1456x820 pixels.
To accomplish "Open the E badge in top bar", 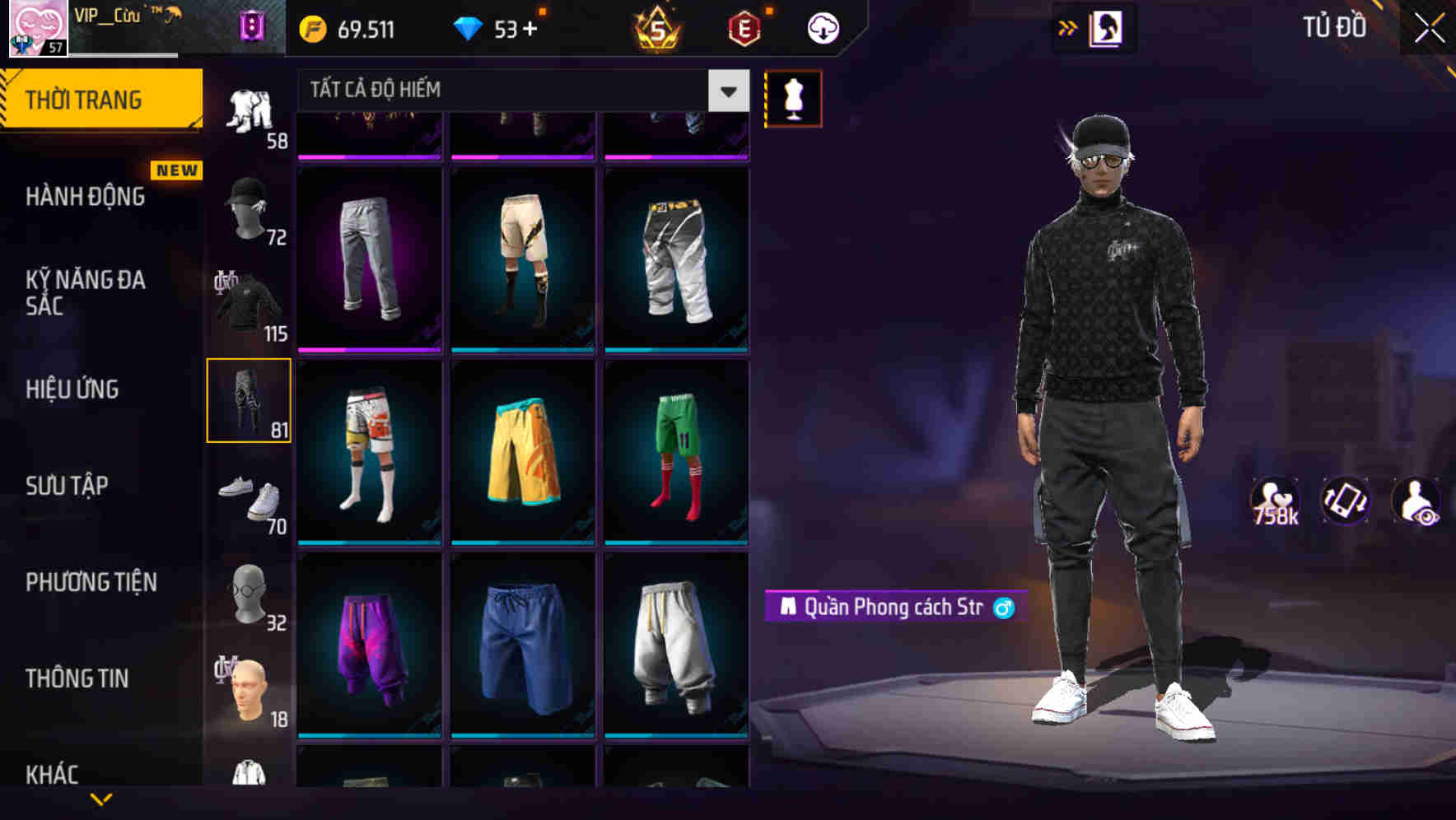I will [x=742, y=27].
